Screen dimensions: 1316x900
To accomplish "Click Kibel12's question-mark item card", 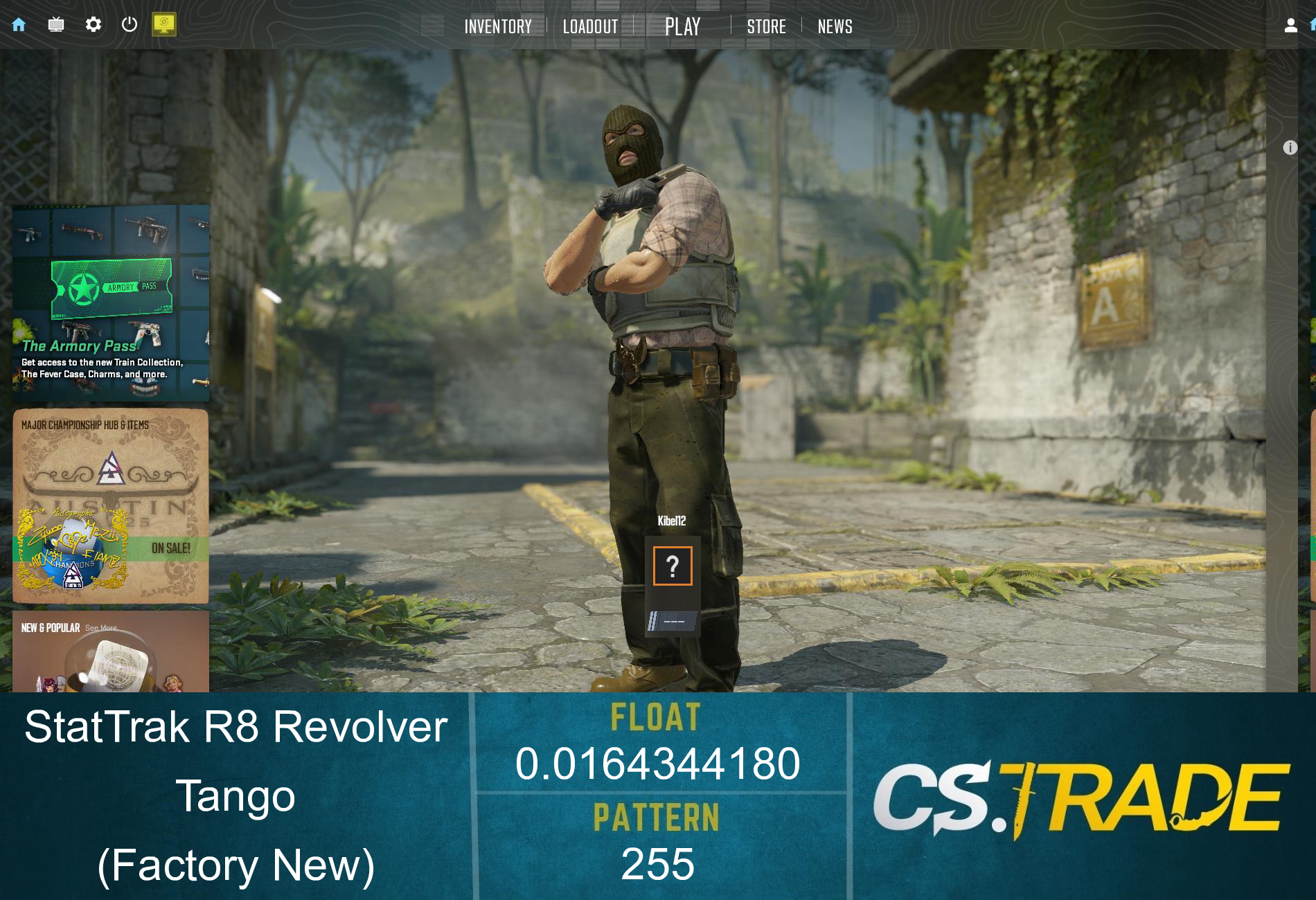I will click(673, 566).
